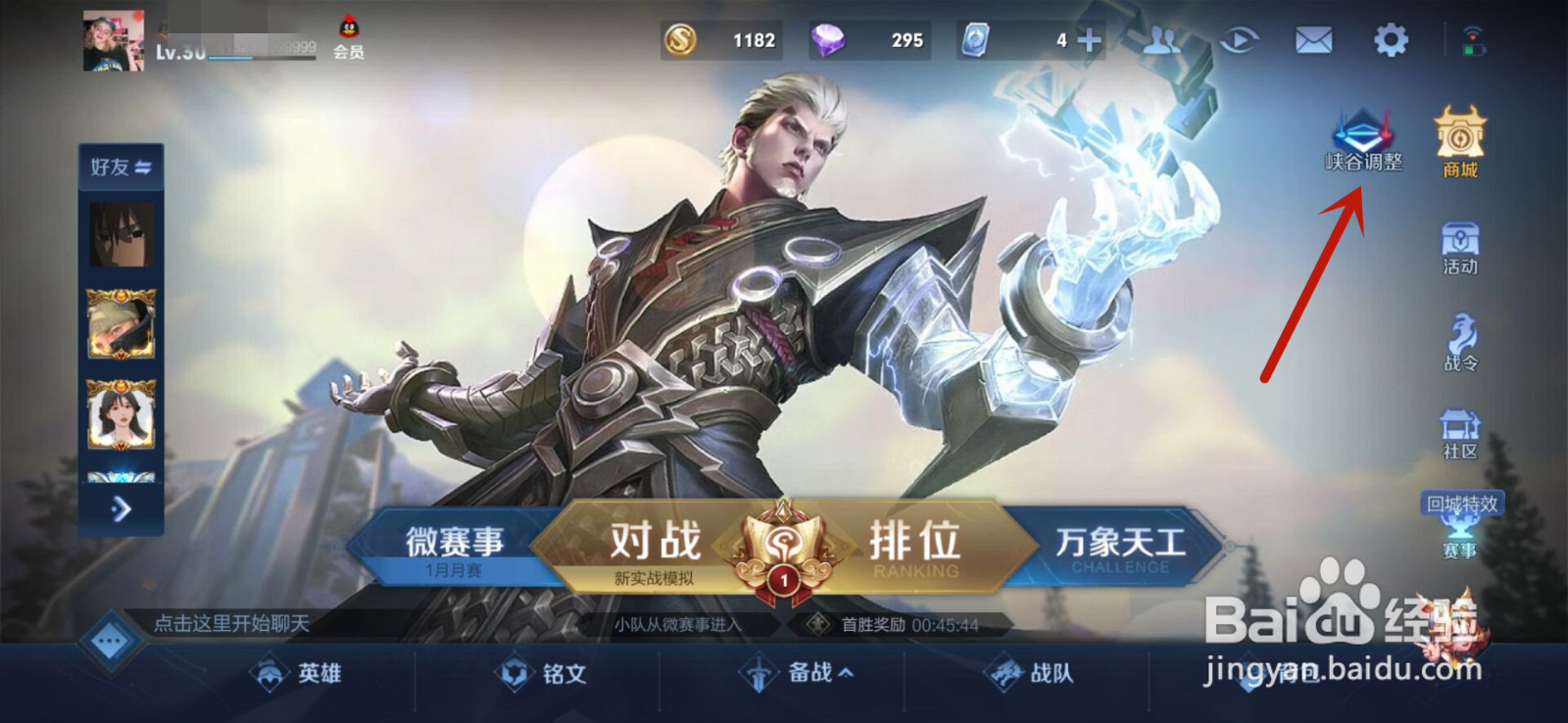Open the 战令 battle pass icon
Image resolution: width=1568 pixels, height=723 pixels.
click(x=1459, y=343)
